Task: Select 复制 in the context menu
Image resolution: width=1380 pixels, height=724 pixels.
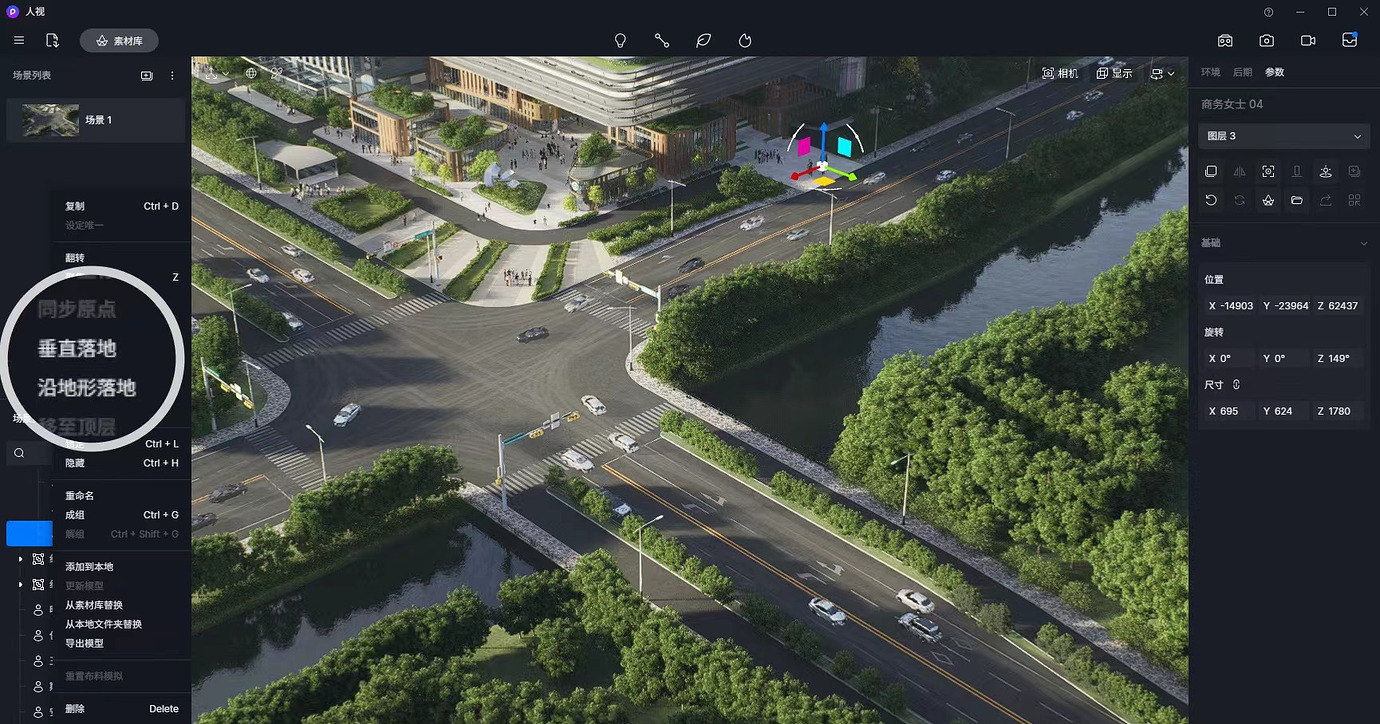Action: (x=76, y=206)
